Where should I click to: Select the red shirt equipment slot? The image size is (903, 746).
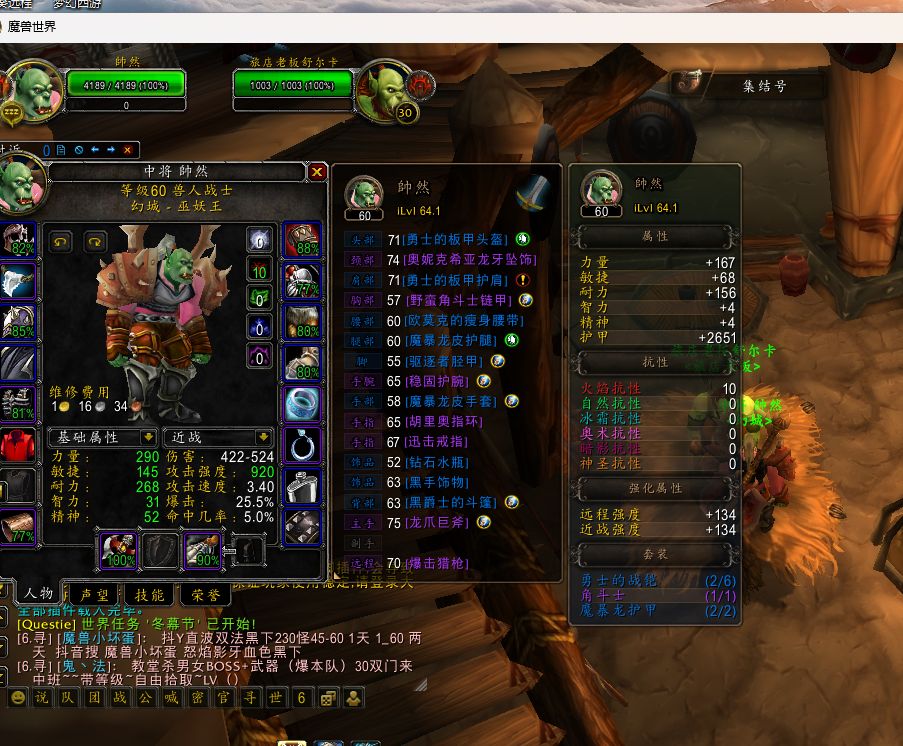[18, 444]
